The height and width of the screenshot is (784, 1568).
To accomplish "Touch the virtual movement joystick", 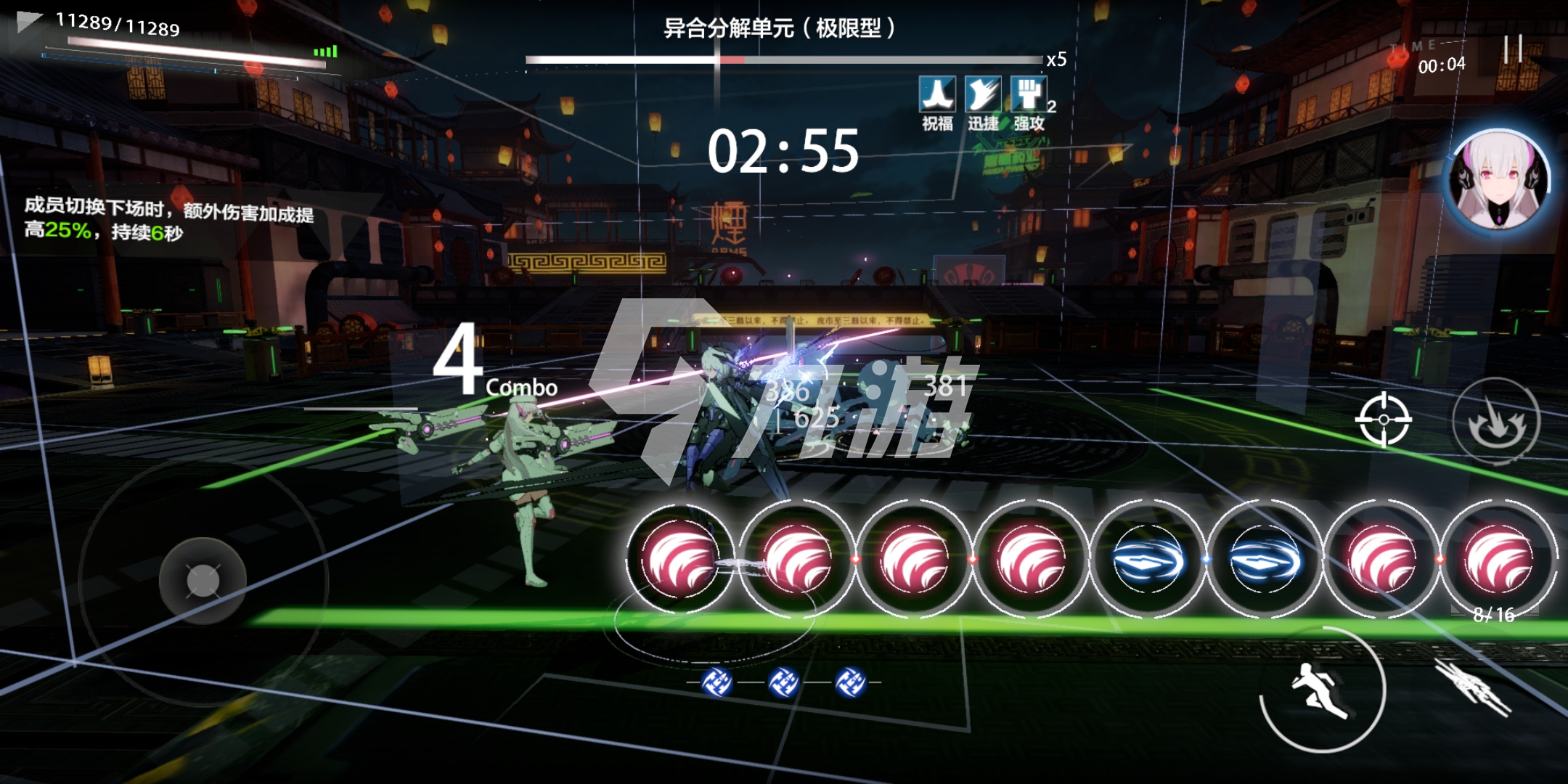I will click(x=203, y=581).
